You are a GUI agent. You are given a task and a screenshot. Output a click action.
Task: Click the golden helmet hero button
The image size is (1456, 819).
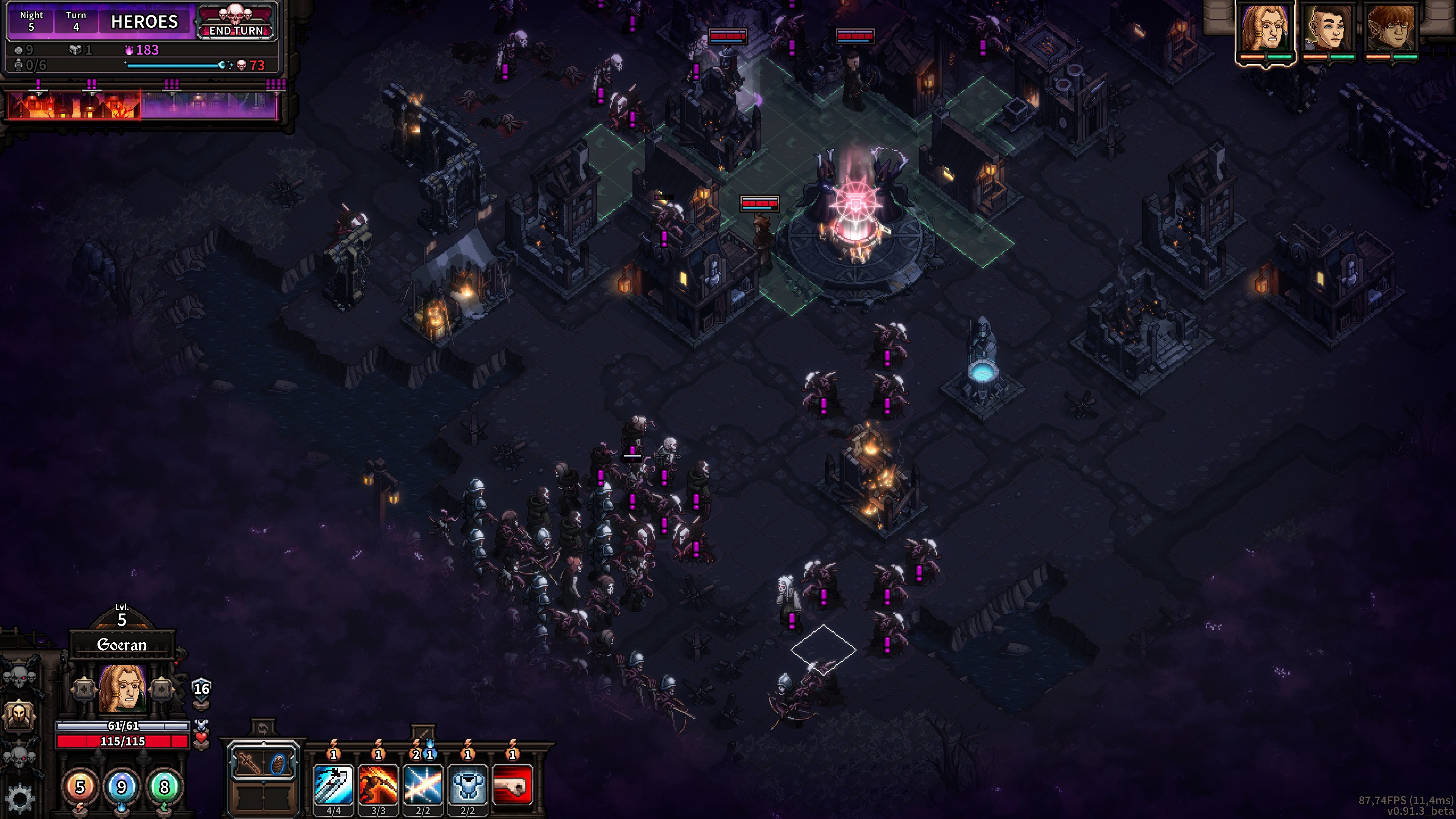click(x=20, y=715)
